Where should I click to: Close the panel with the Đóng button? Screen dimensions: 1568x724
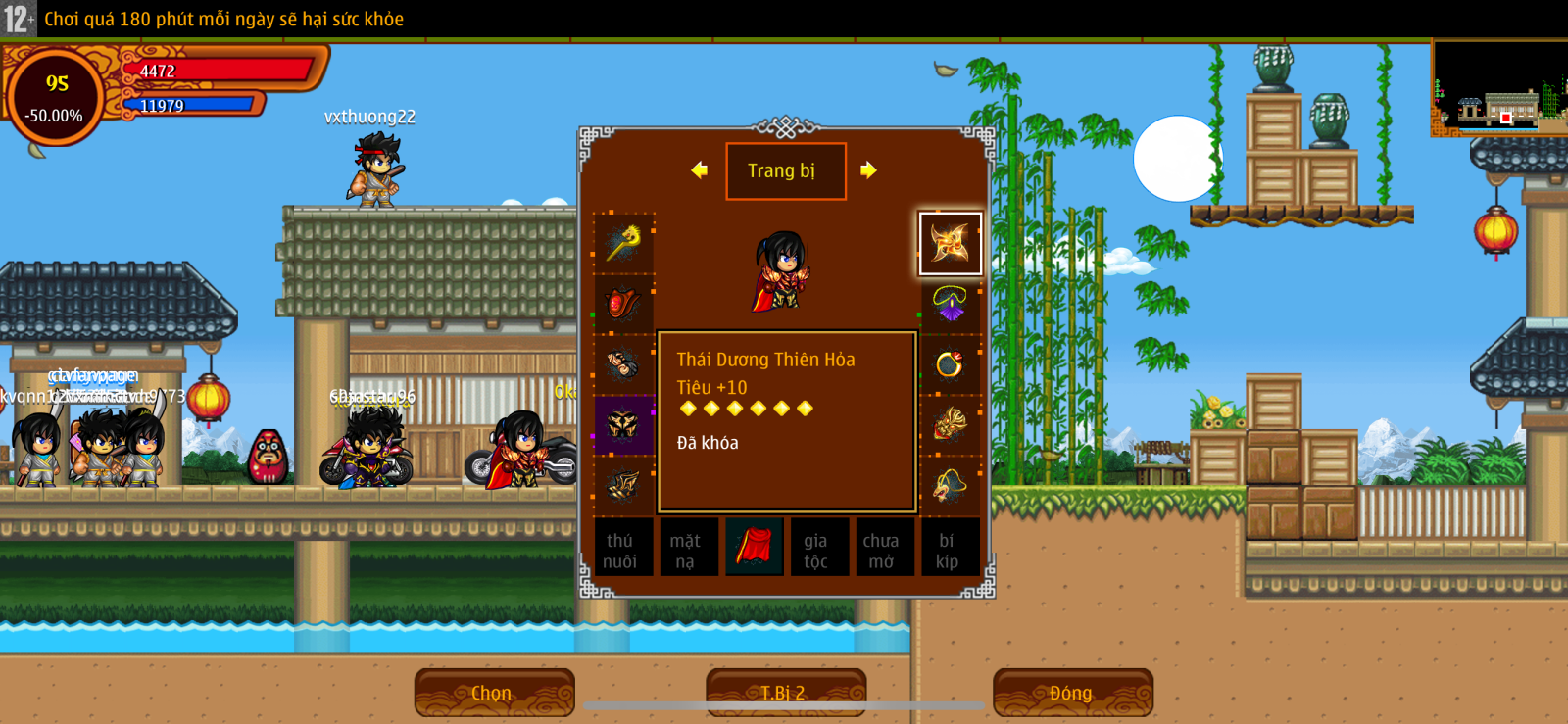tap(1072, 693)
